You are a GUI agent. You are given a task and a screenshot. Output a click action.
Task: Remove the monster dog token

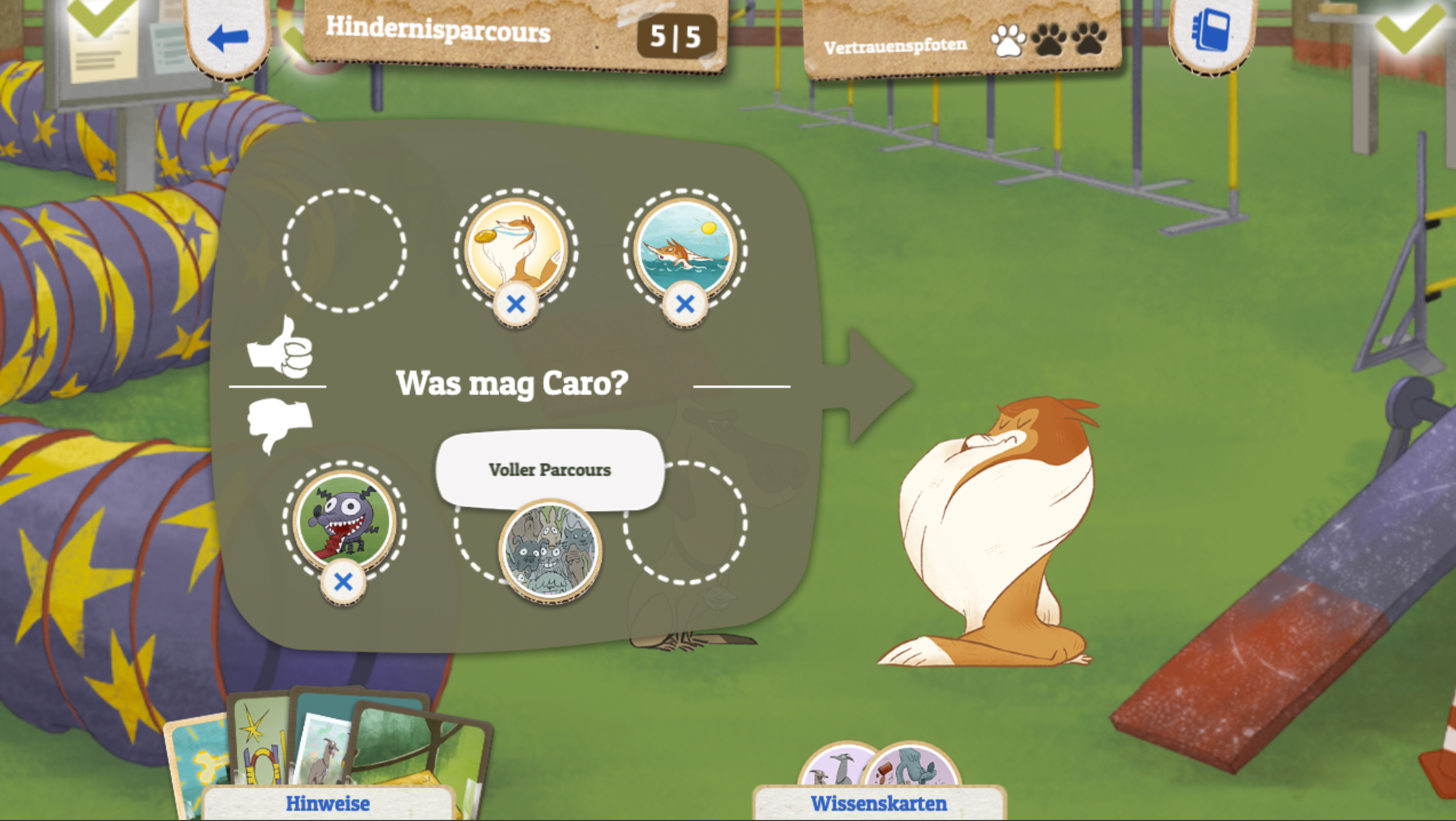(343, 582)
